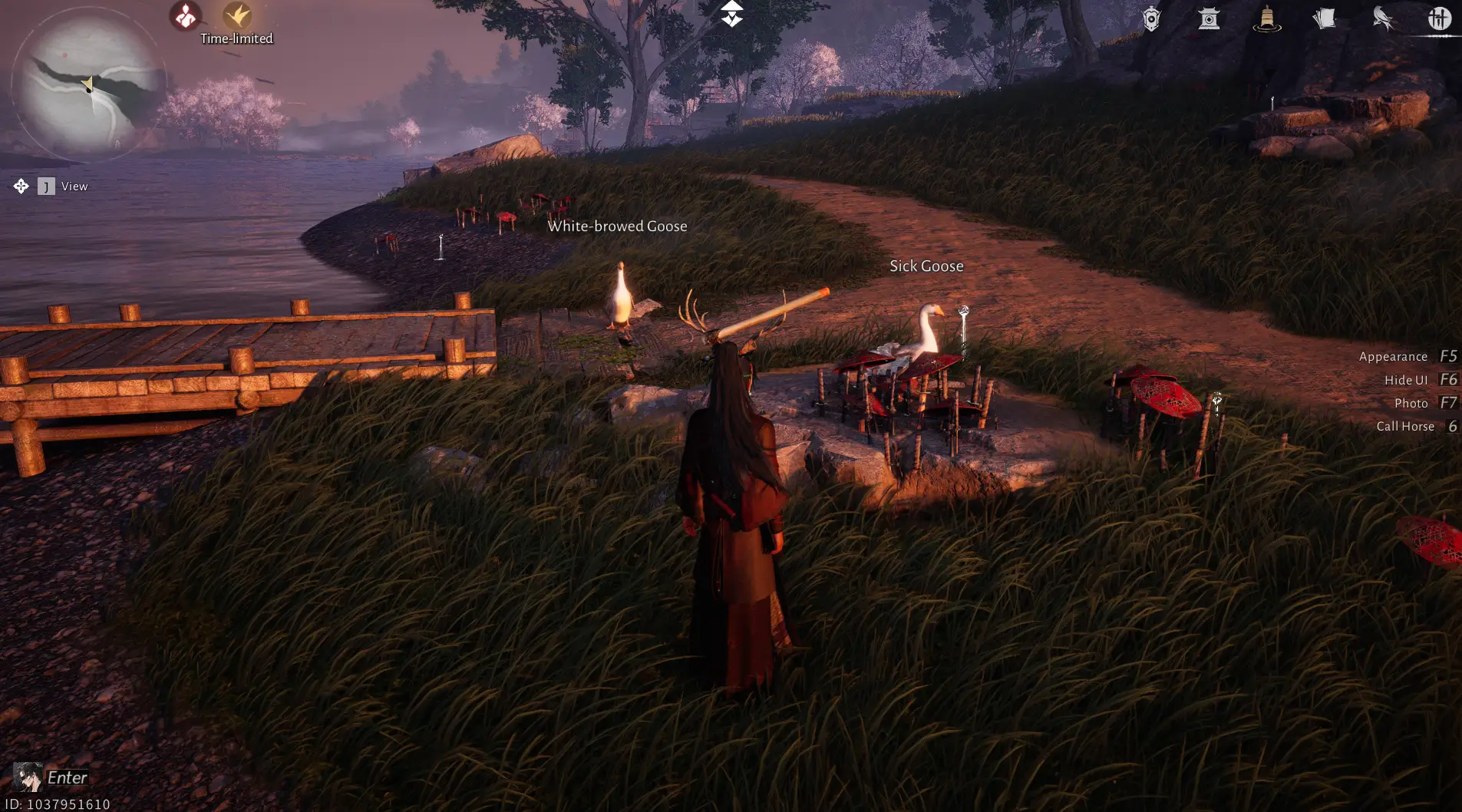Choose Photo mode option
This screenshot has height=812, width=1462.
(1411, 403)
